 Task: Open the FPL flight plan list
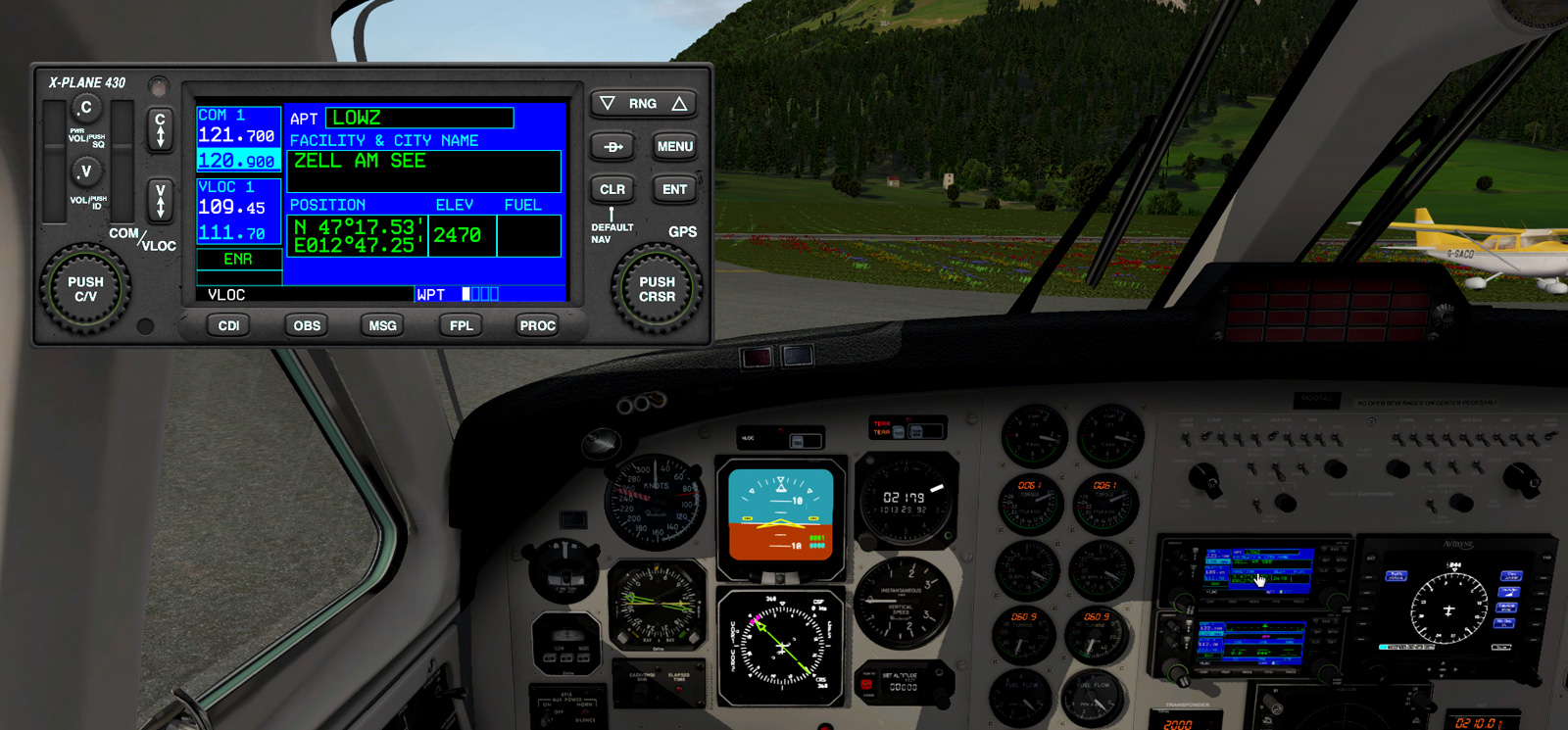[x=461, y=325]
